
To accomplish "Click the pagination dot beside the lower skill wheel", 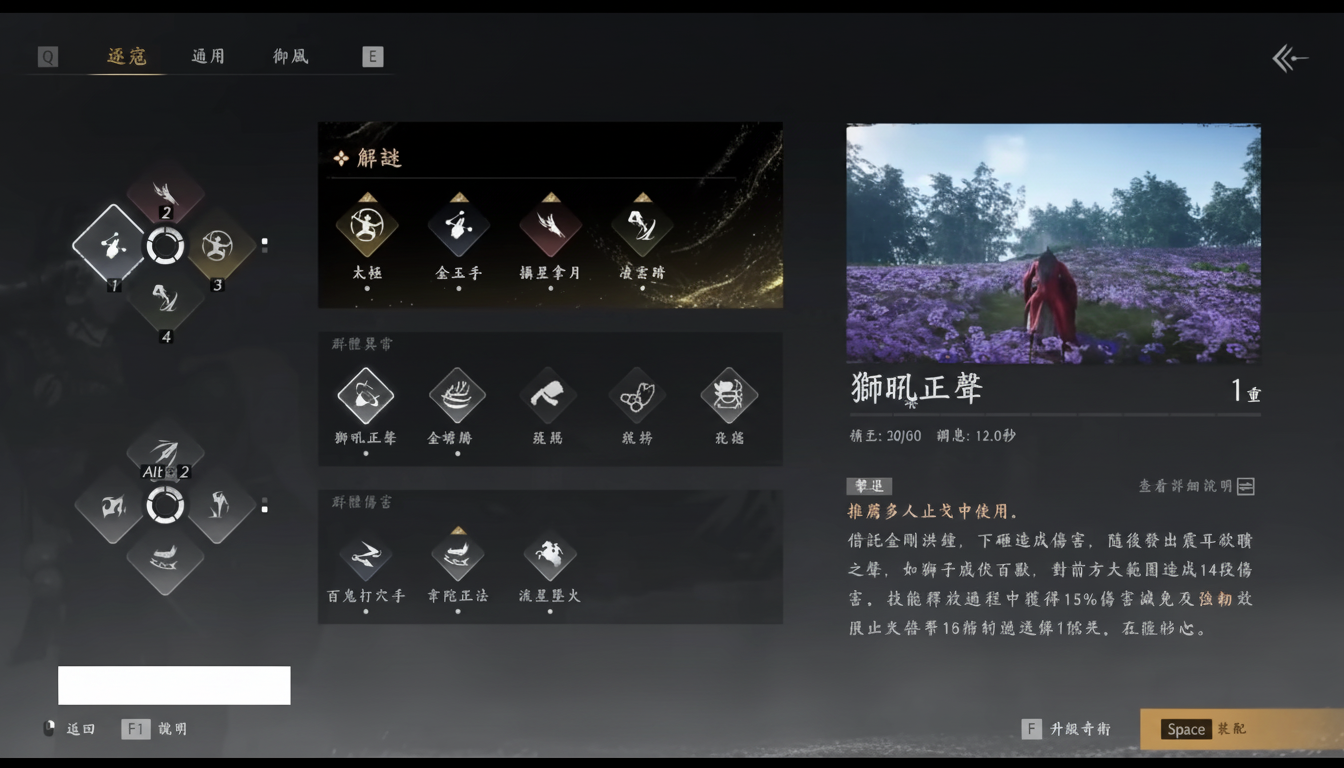I will click(264, 505).
